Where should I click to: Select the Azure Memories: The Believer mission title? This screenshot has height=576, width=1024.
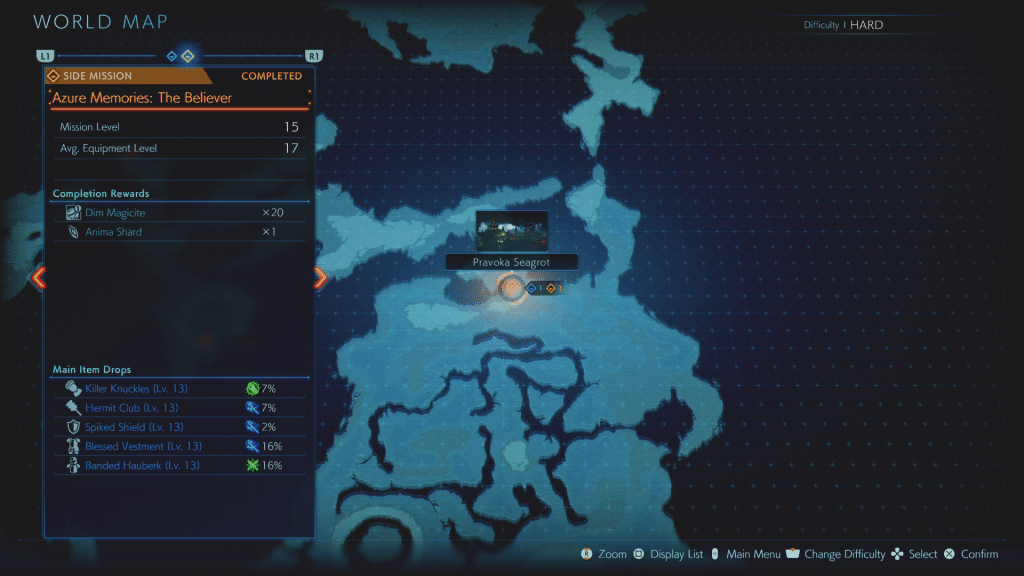click(141, 98)
